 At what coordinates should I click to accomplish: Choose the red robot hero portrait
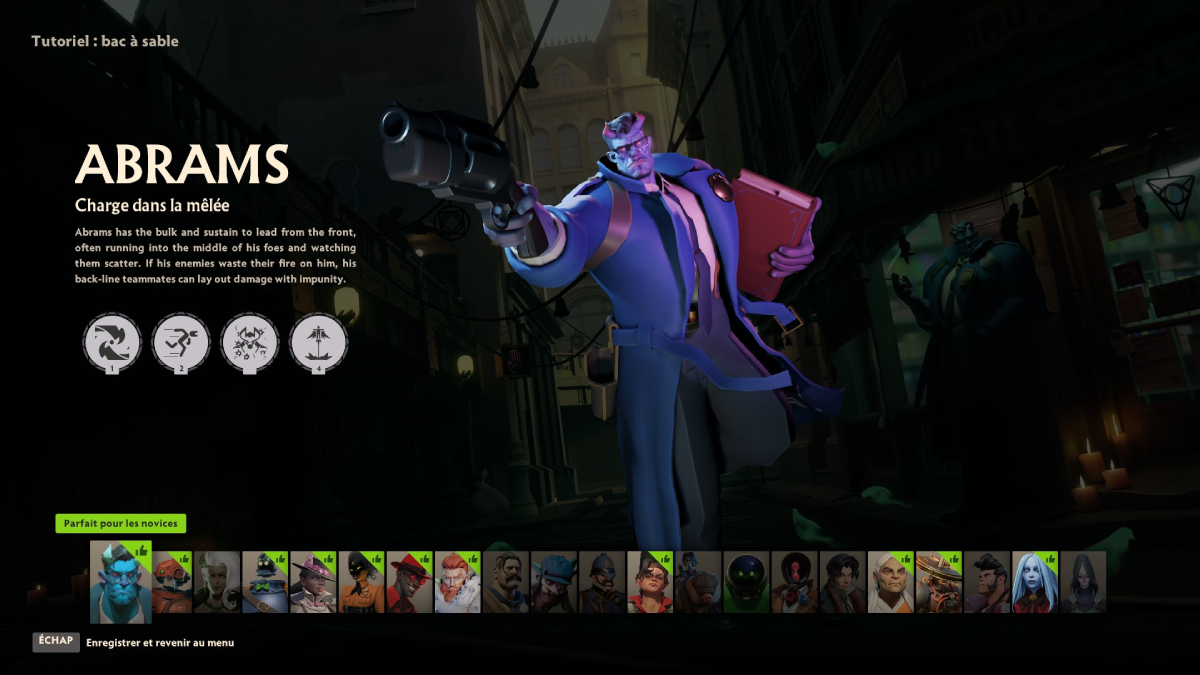pyautogui.click(x=170, y=582)
